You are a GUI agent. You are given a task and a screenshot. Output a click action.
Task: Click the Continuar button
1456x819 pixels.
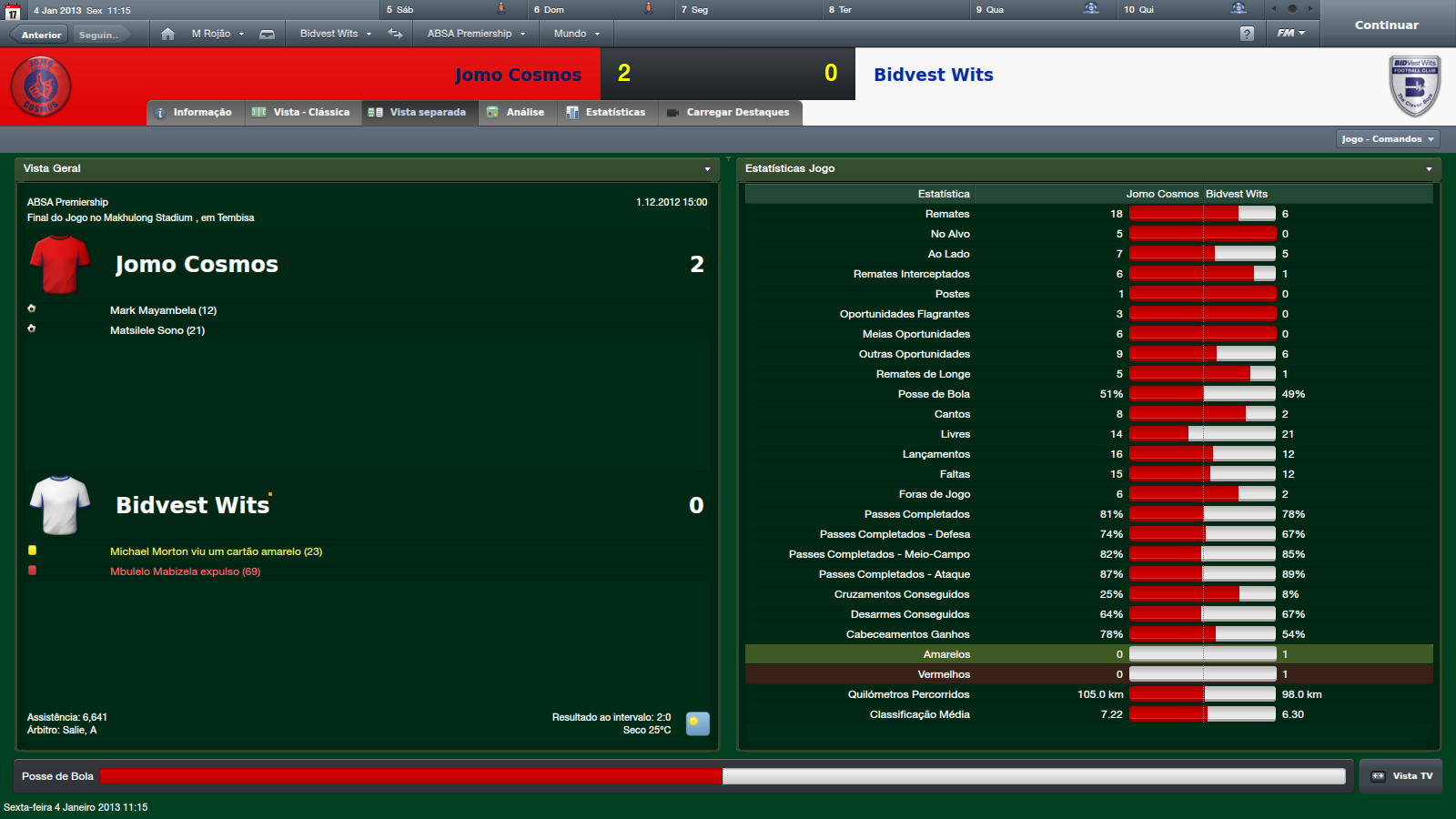(x=1386, y=25)
